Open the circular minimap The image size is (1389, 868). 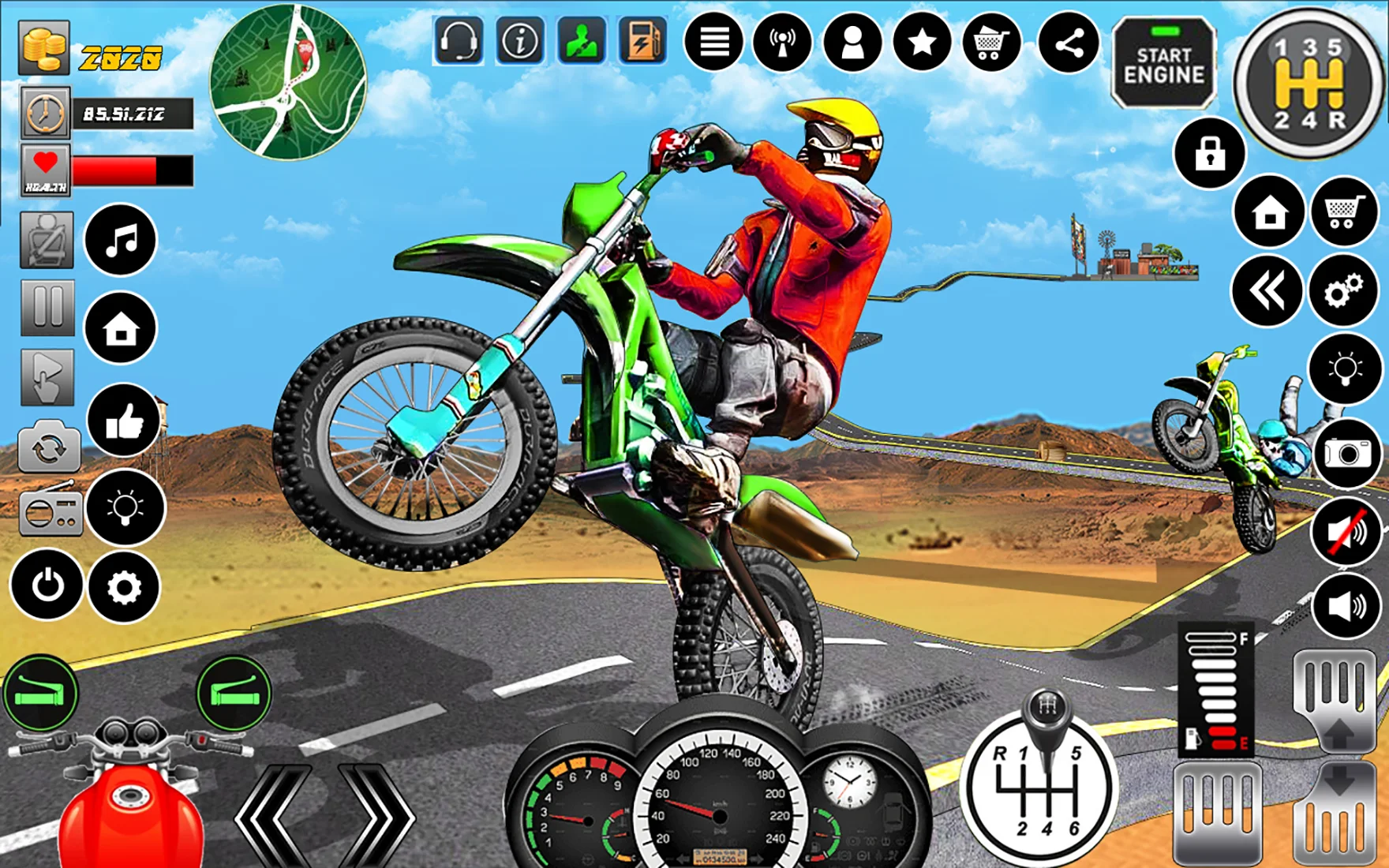pos(287,82)
